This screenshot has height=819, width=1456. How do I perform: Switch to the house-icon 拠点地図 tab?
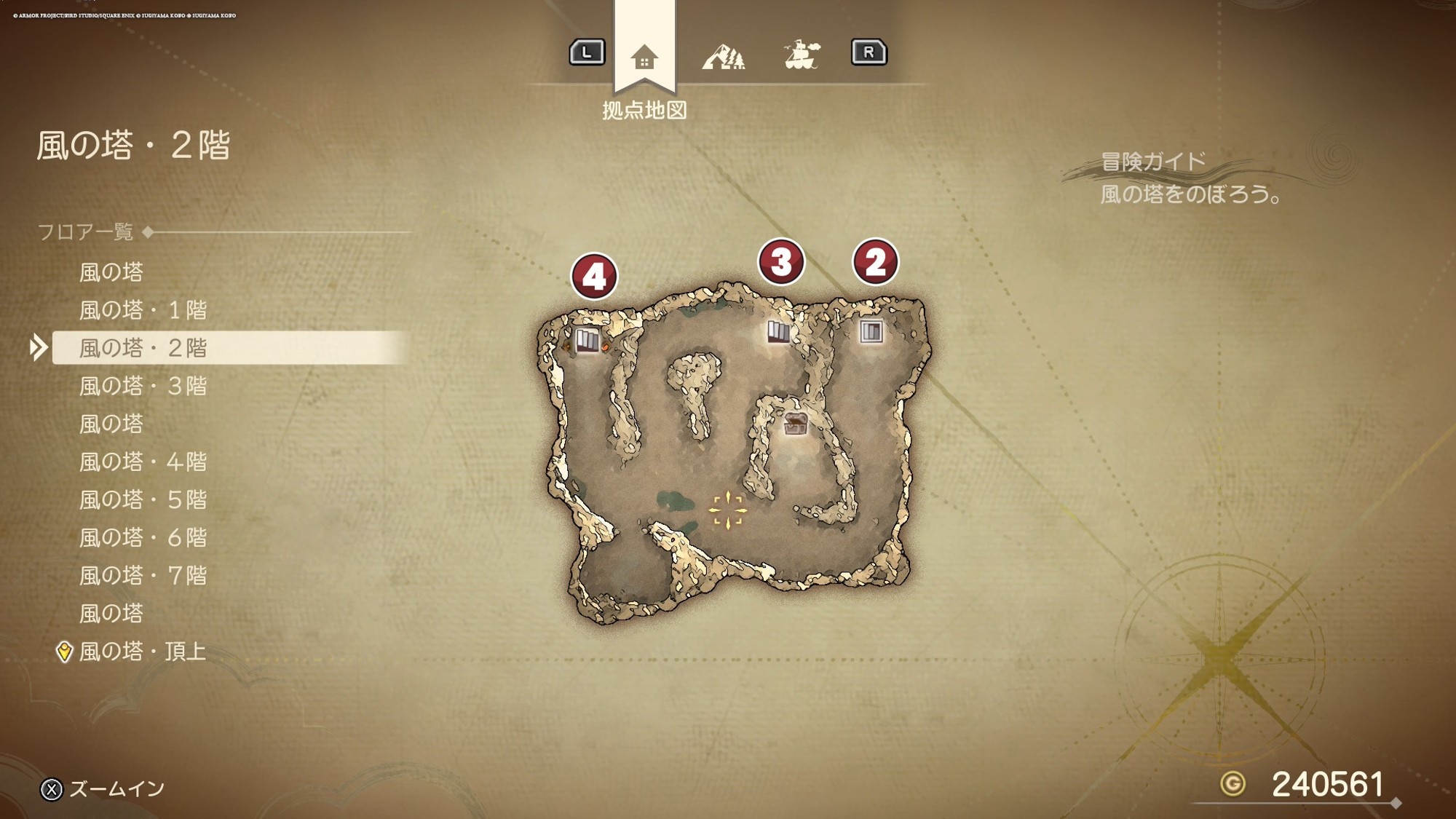[x=644, y=57]
